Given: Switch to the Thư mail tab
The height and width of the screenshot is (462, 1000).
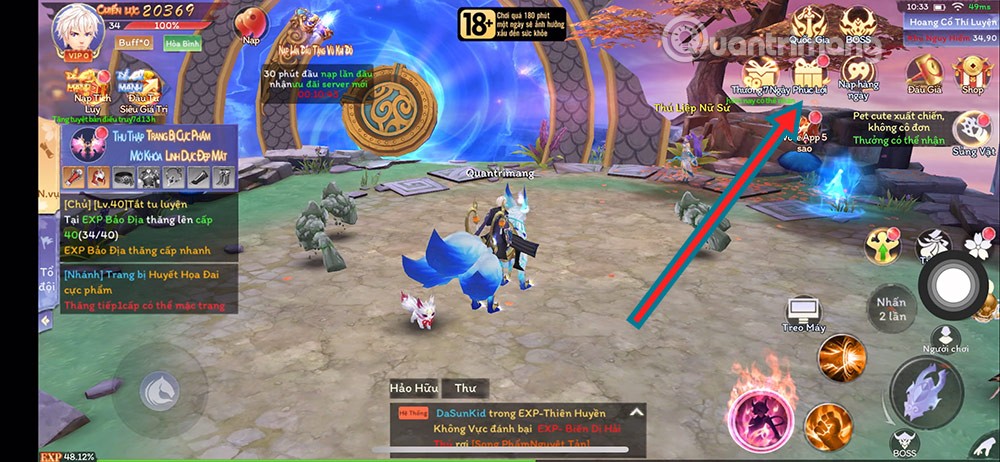Looking at the screenshot, I should 465,387.
